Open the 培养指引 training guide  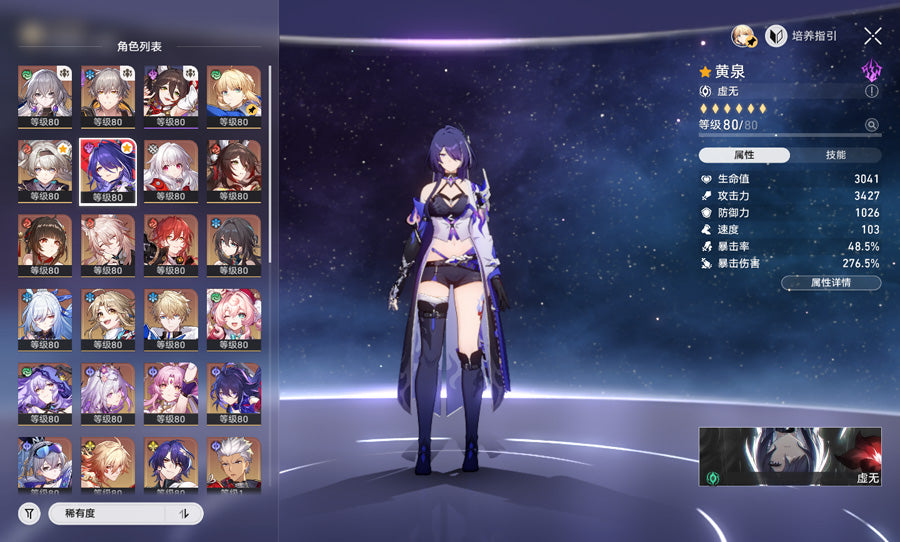[802, 36]
